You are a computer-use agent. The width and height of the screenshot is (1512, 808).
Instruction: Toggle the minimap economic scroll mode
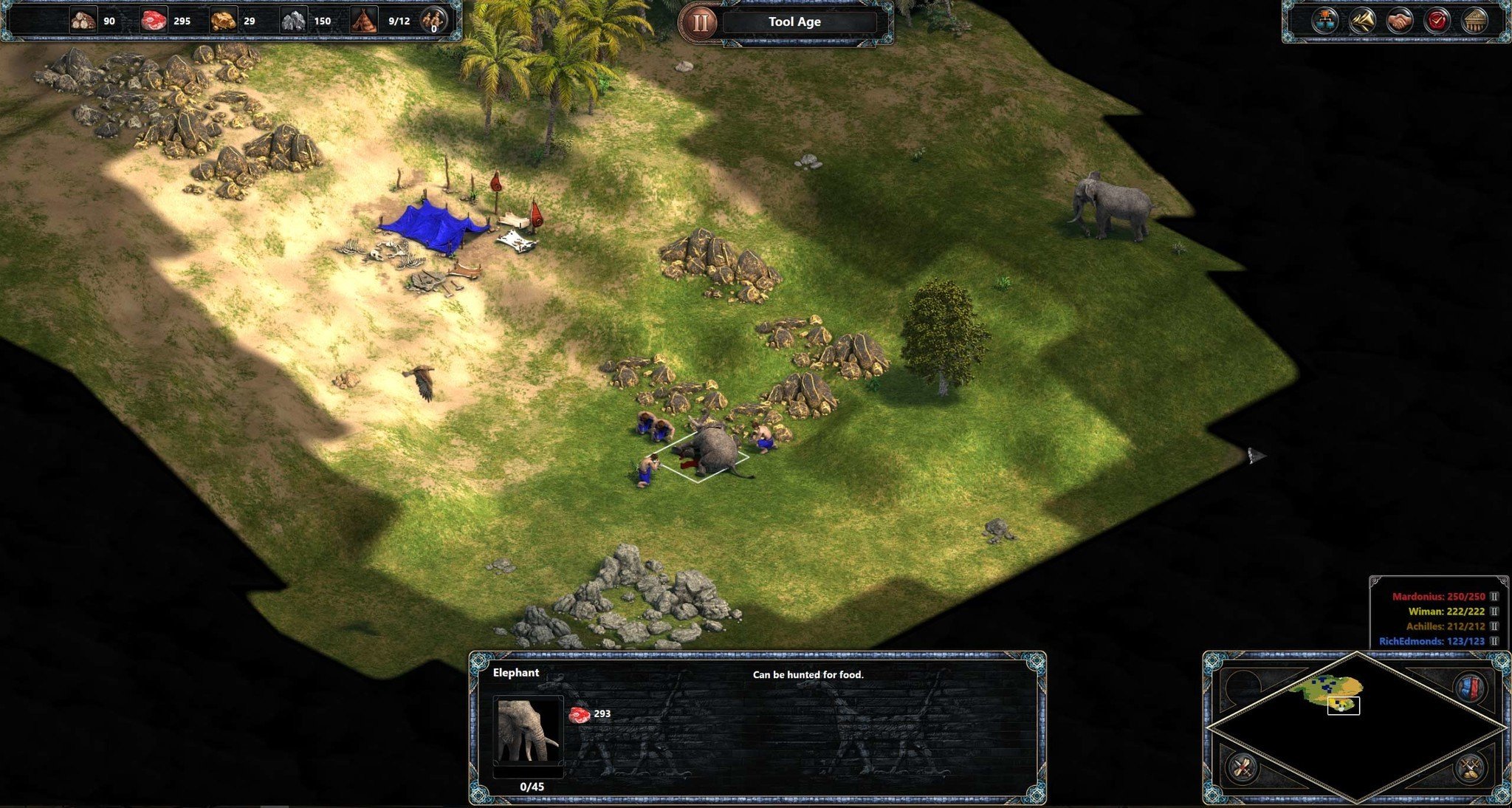click(x=1243, y=767)
